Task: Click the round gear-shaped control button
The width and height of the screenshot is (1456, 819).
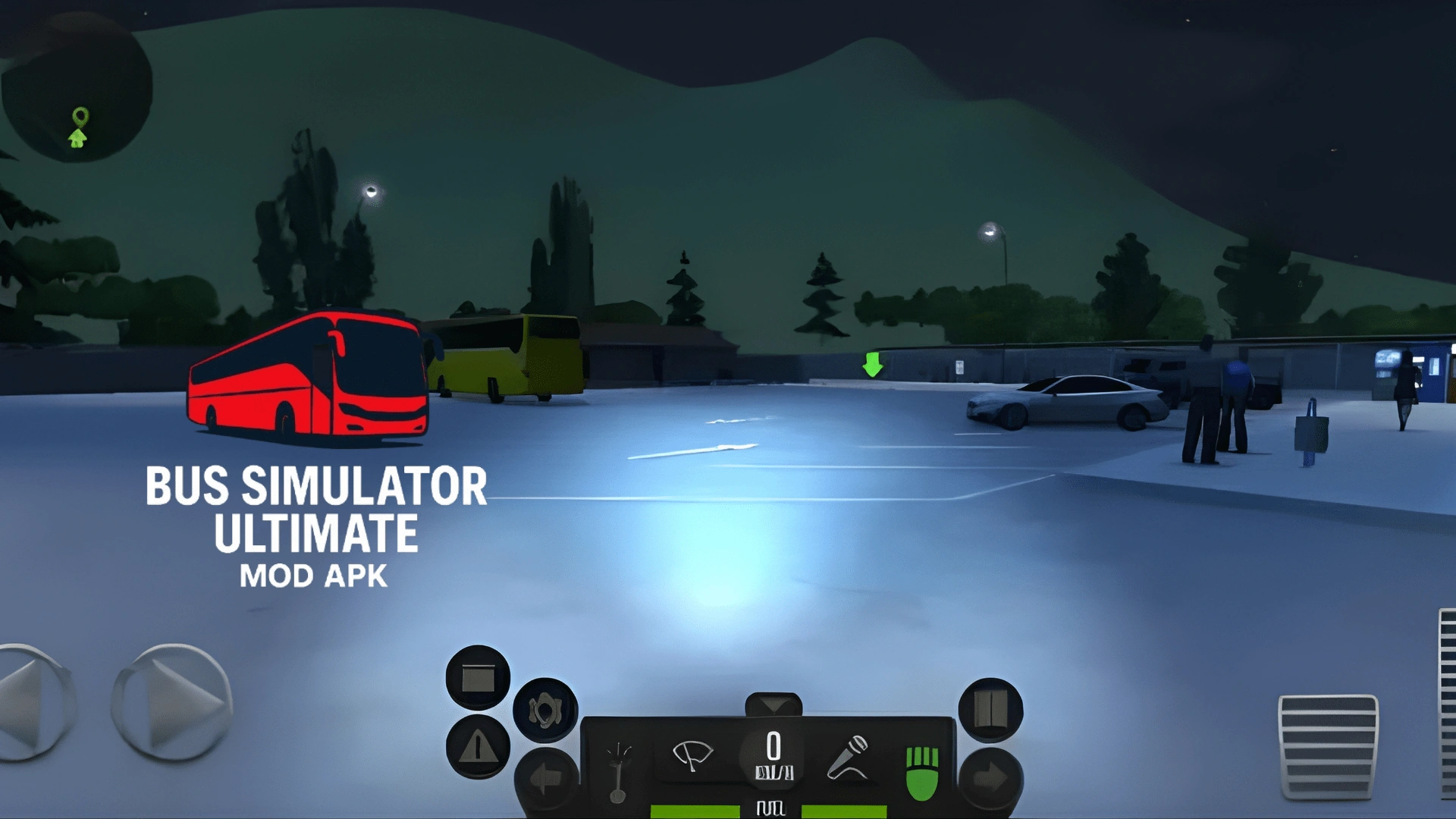Action: click(545, 711)
